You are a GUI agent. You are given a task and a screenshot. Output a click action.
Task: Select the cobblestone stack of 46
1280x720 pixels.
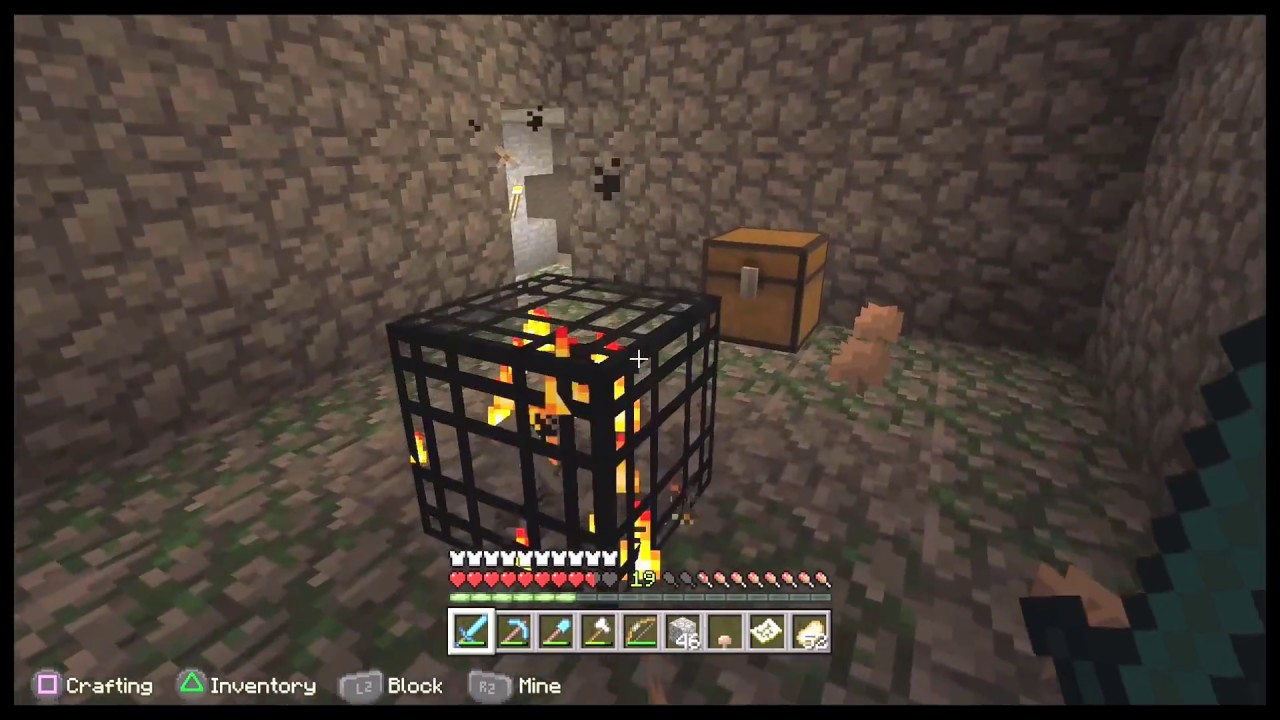pyautogui.click(x=683, y=632)
